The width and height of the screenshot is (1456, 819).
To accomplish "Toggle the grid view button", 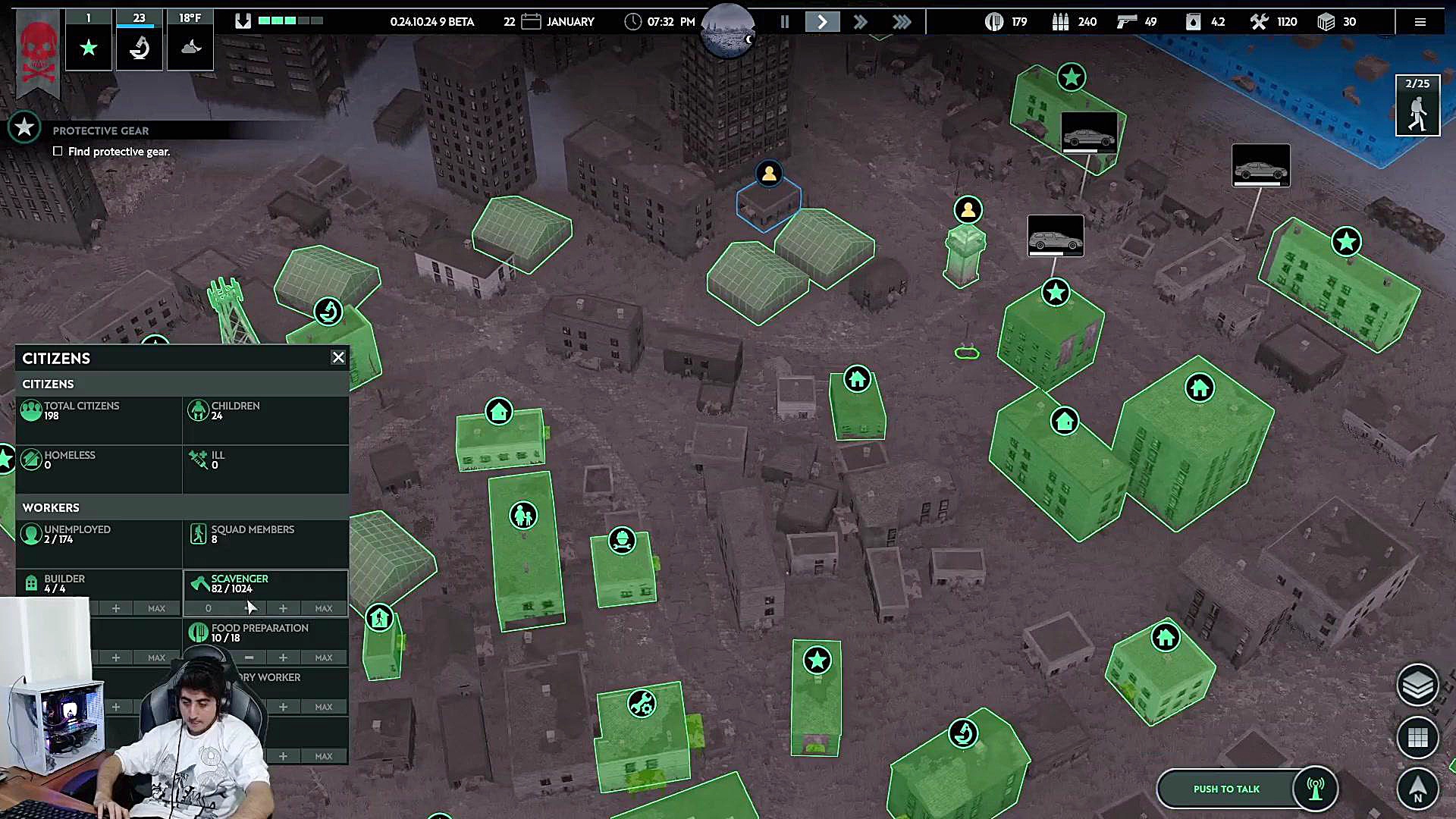I will [x=1417, y=736].
